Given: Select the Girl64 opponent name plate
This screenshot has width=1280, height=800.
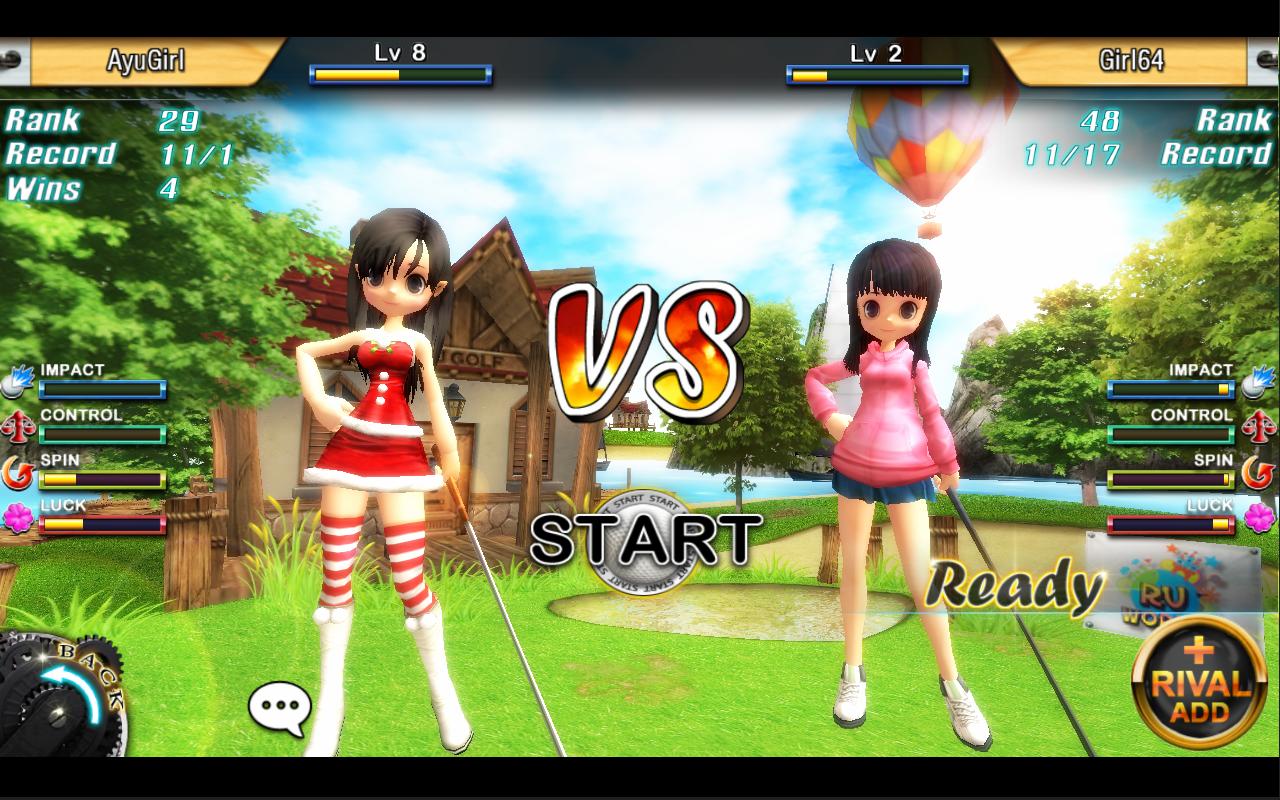Looking at the screenshot, I should coord(1130,61).
